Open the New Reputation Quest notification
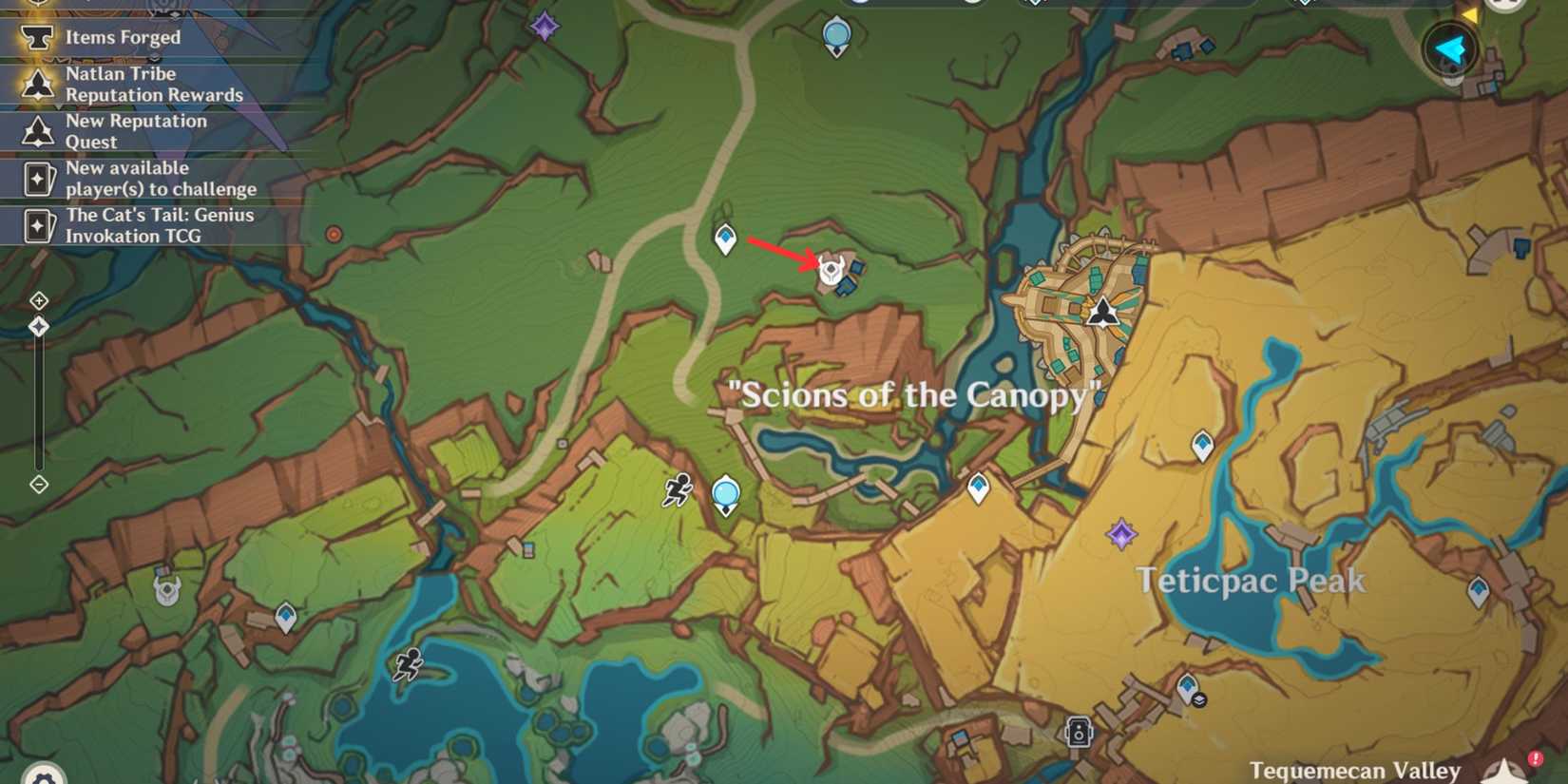The width and height of the screenshot is (1568, 784). tap(136, 131)
